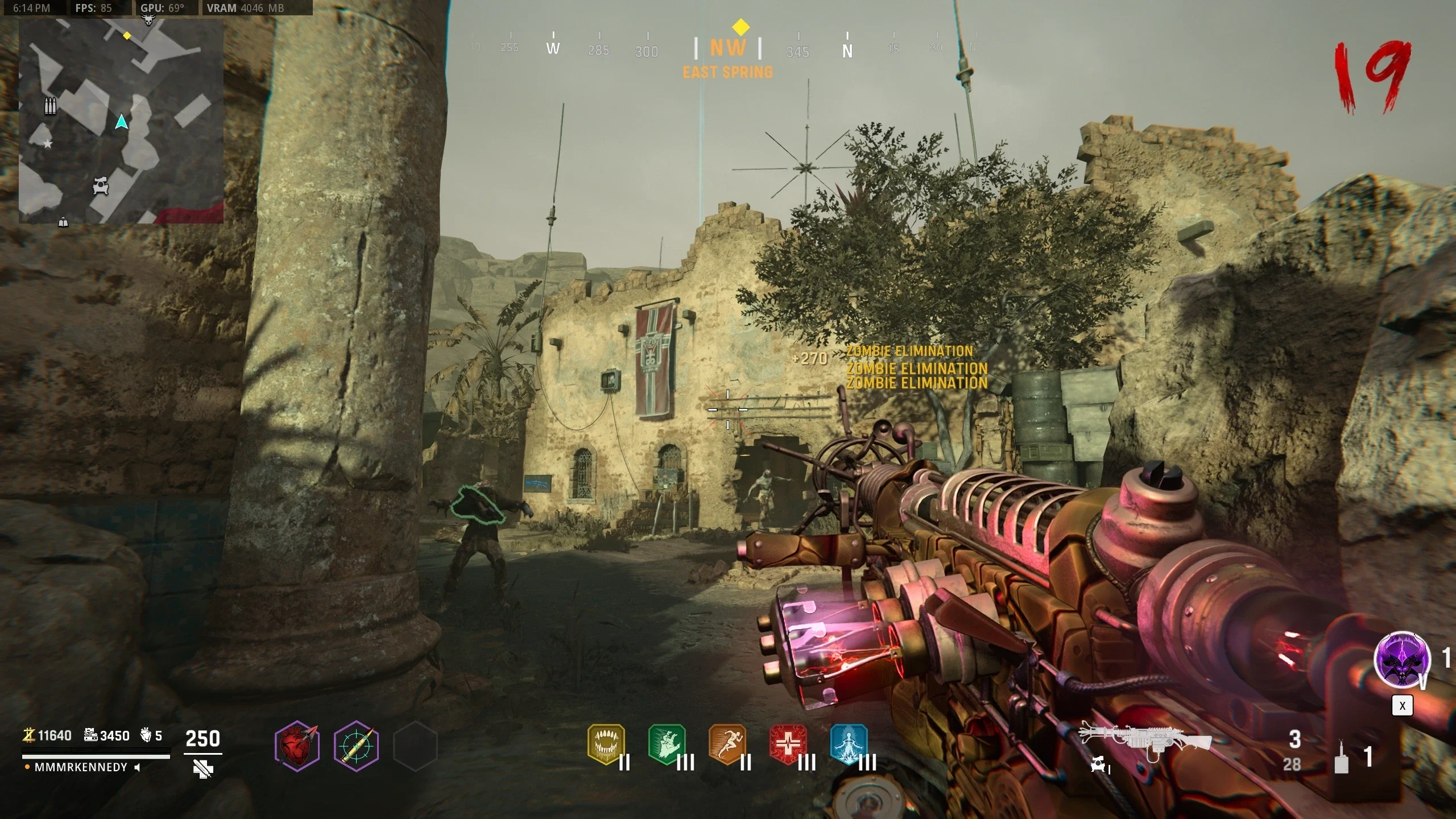Viewport: 1456px width, 819px height.
Task: Select the heart-with-arrow hexagon icon
Action: click(297, 745)
